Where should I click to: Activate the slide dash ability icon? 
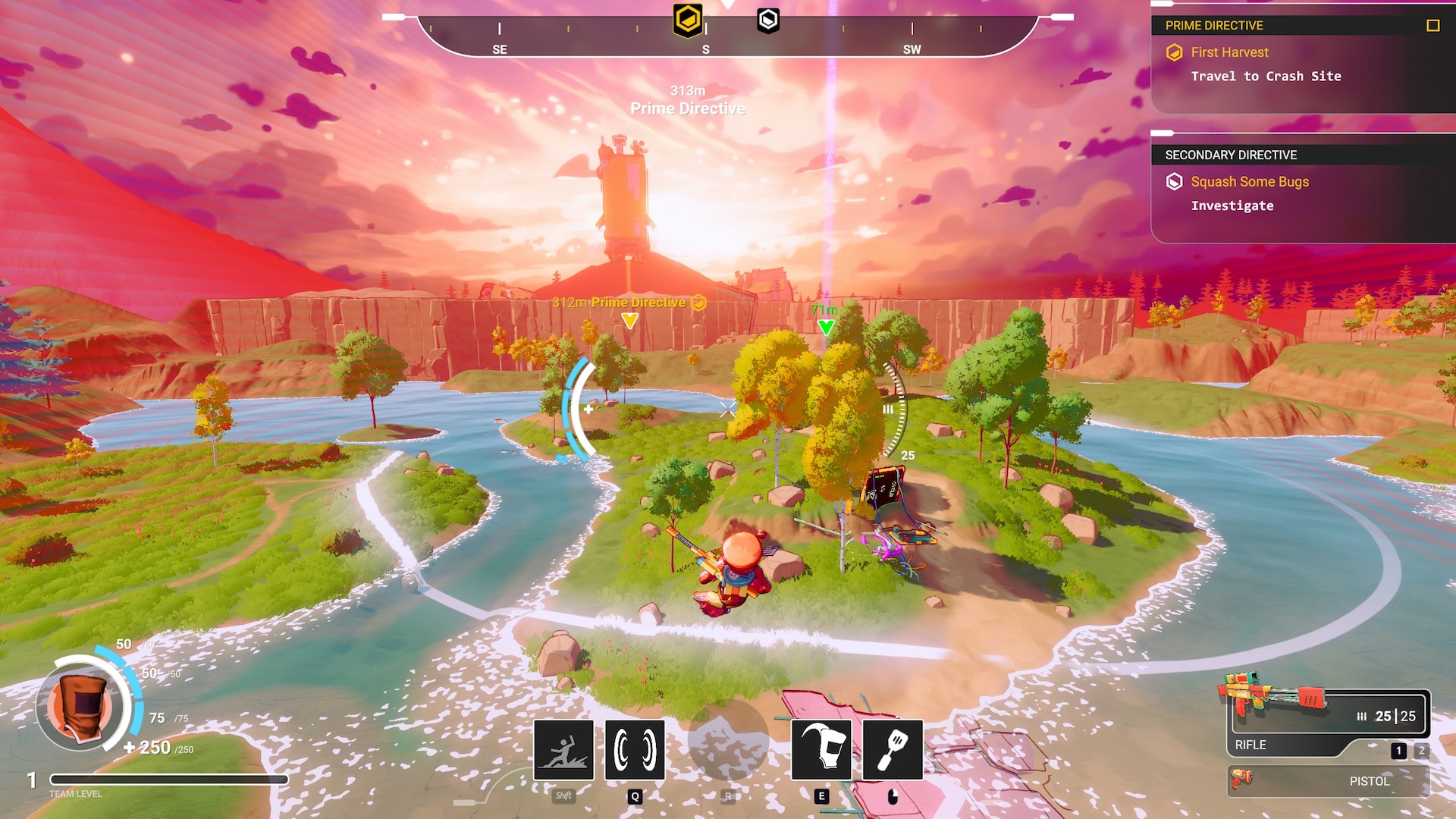coord(563,750)
